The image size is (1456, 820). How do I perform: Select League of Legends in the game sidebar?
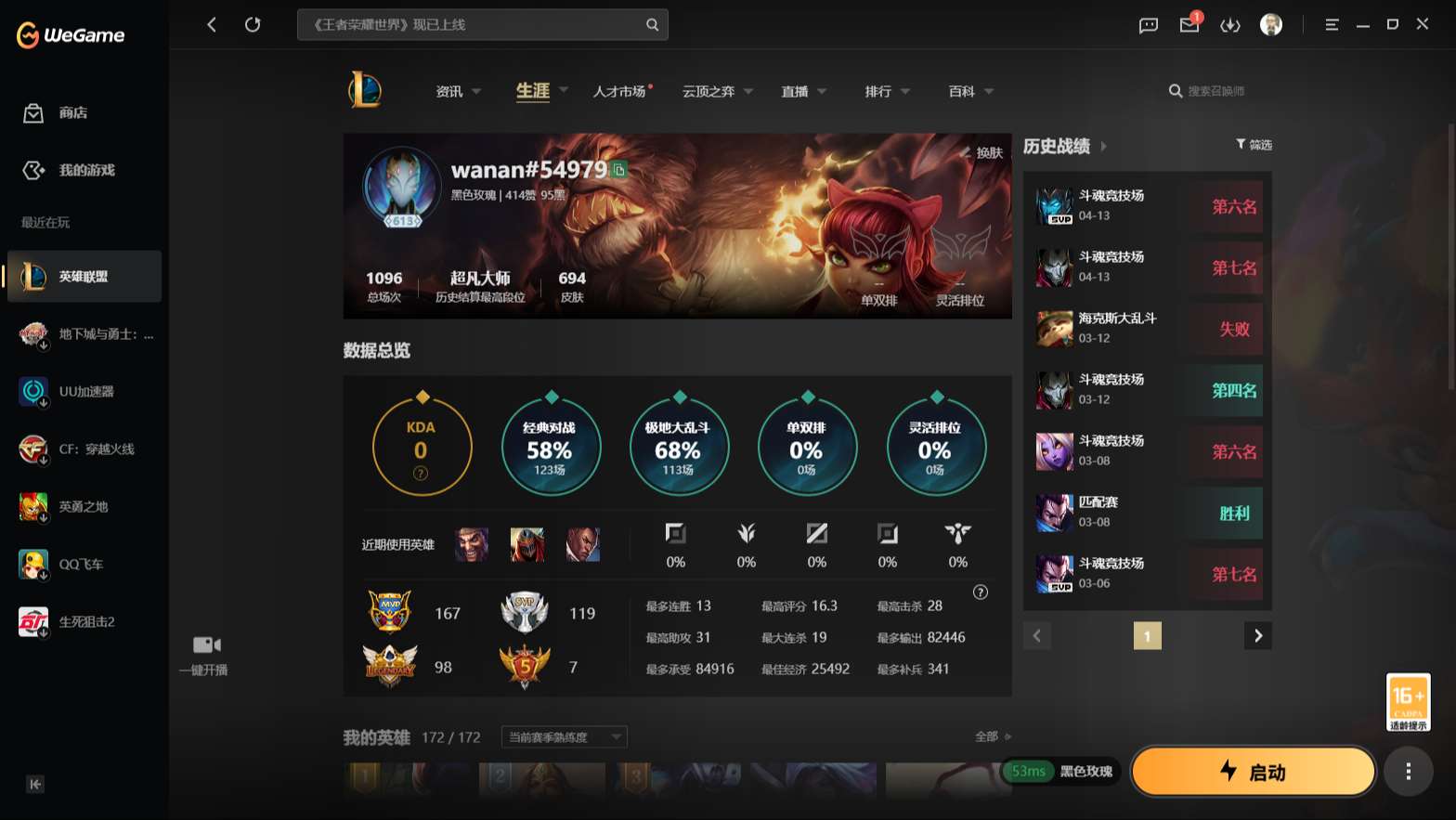click(84, 276)
